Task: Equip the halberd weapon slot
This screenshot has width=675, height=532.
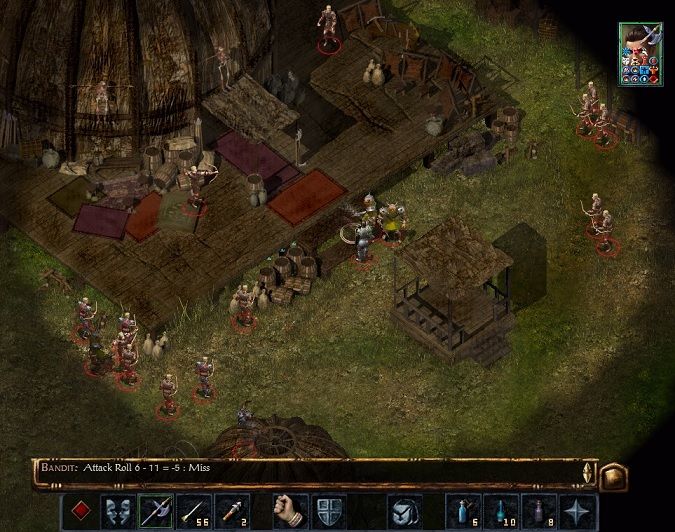Action: pyautogui.click(x=155, y=511)
